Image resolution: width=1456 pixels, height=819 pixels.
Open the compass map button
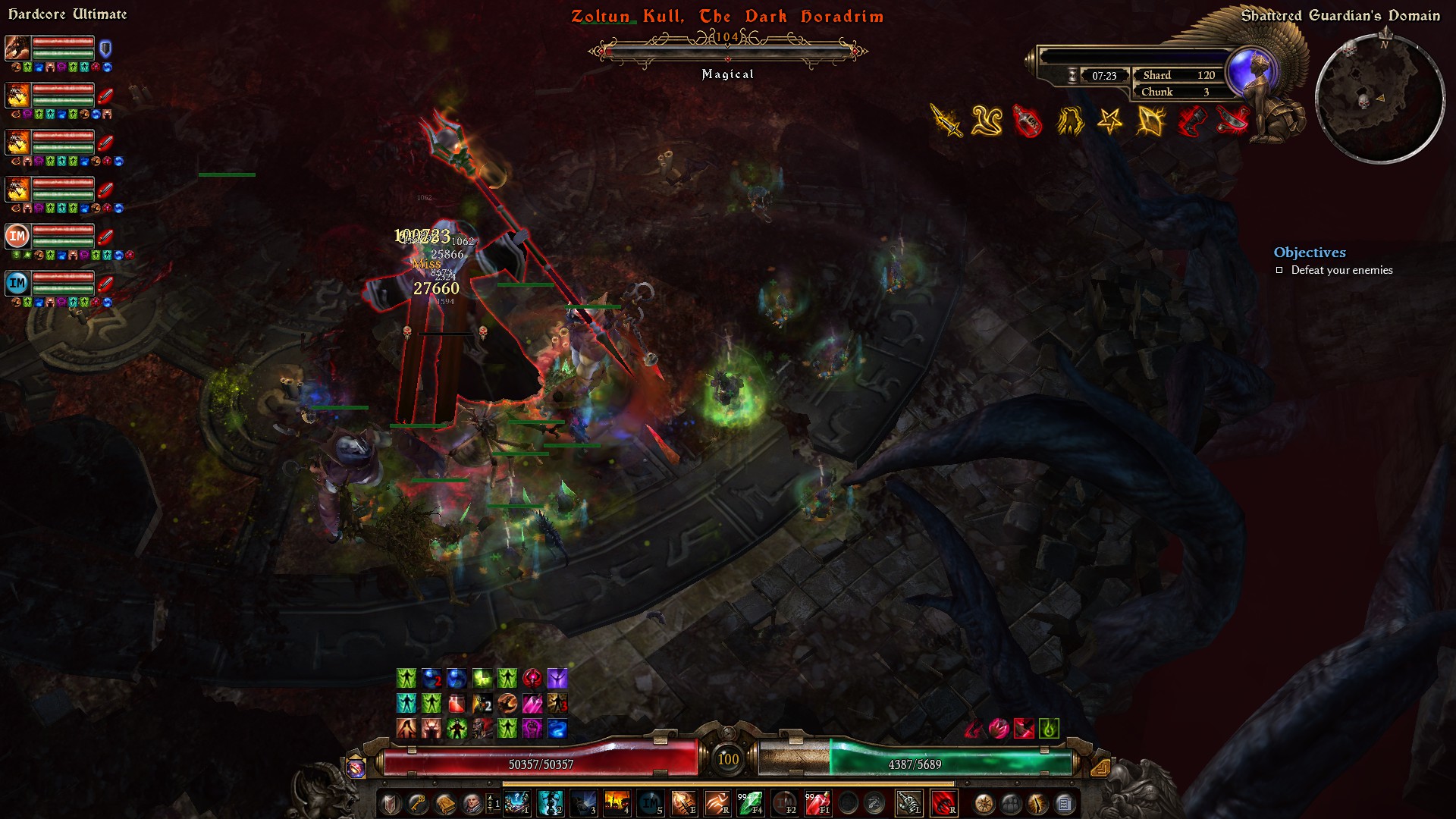coord(984,803)
